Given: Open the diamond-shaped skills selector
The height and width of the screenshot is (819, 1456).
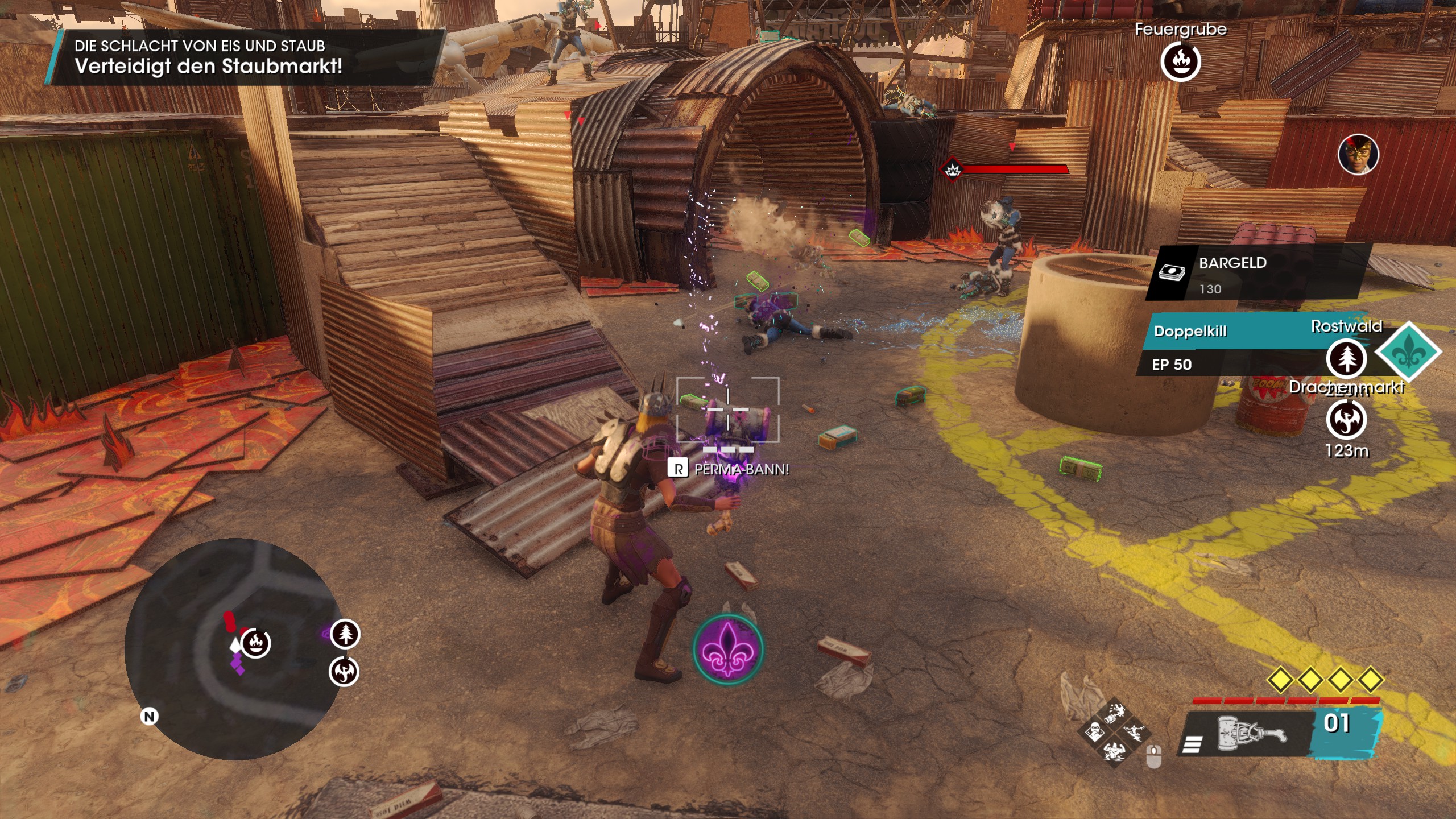Looking at the screenshot, I should click(1114, 733).
